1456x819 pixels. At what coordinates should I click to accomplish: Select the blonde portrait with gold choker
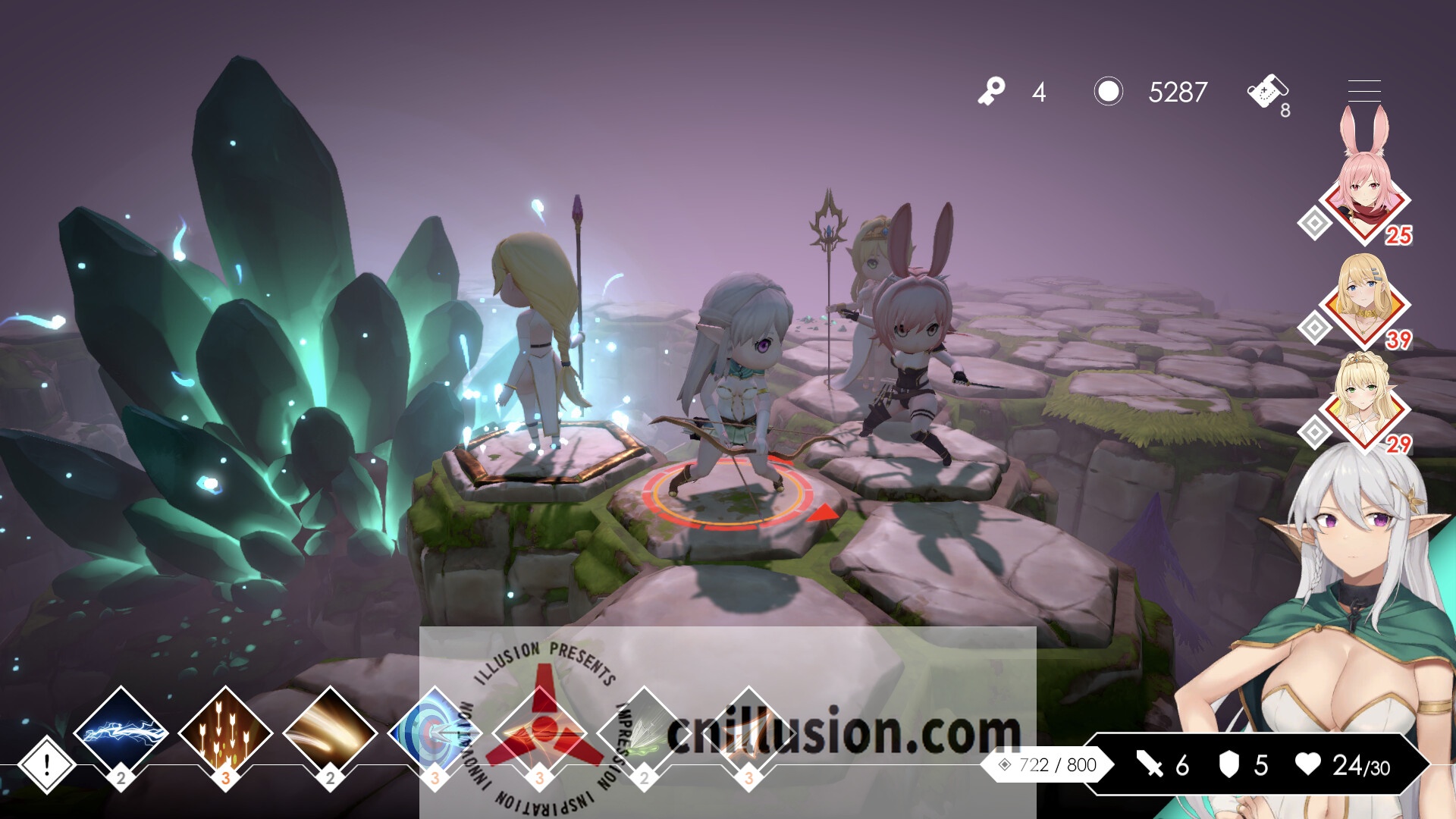1364,300
